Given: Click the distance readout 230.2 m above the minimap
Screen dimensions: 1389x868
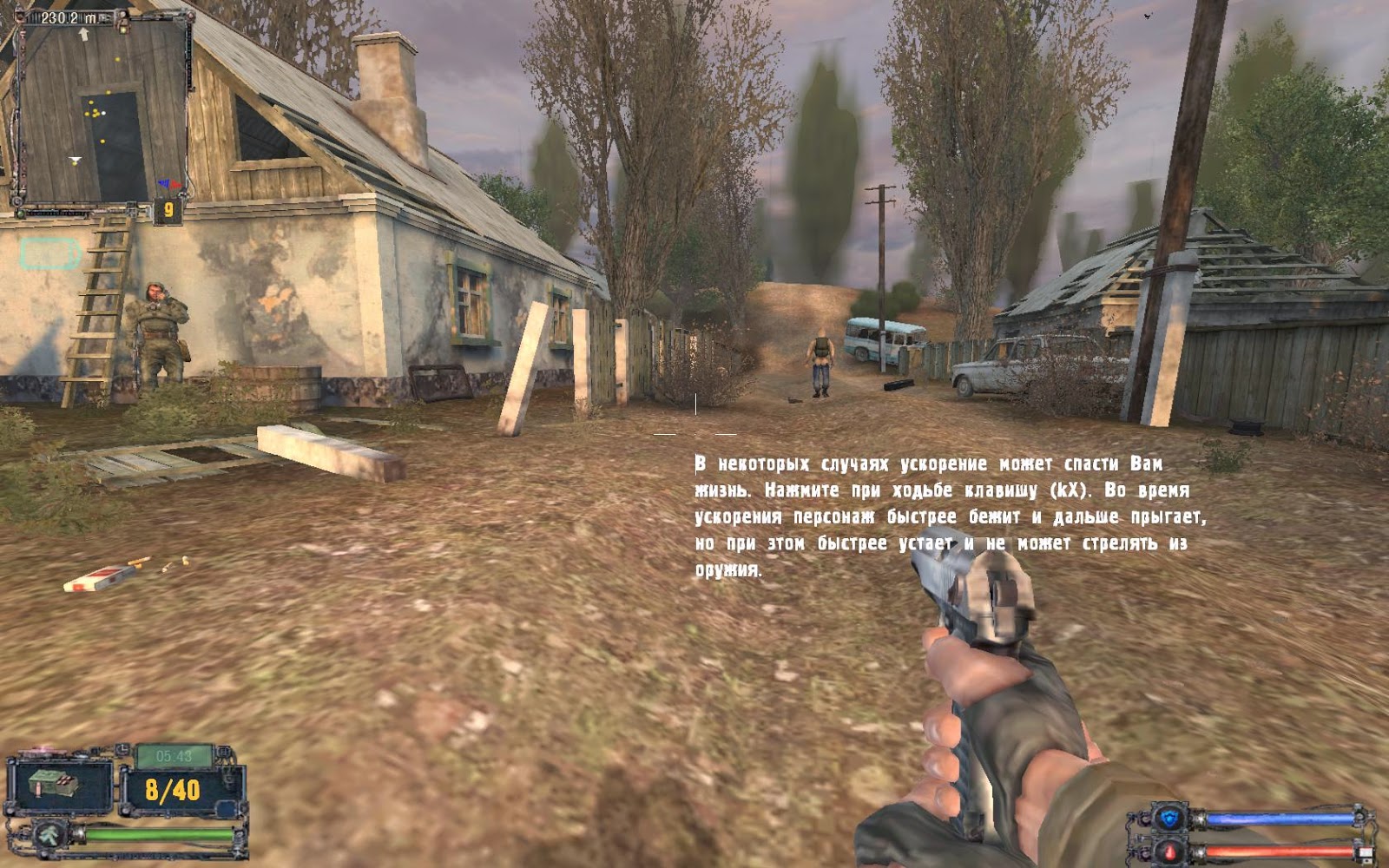Looking at the screenshot, I should pyautogui.click(x=68, y=16).
